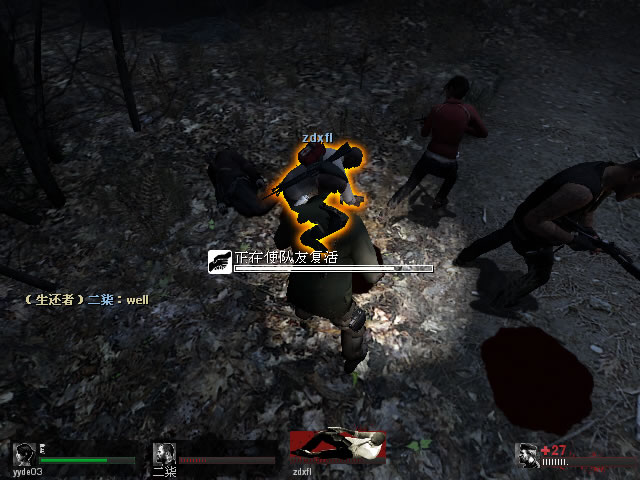Click your own survivor portrait

[x=526, y=455]
